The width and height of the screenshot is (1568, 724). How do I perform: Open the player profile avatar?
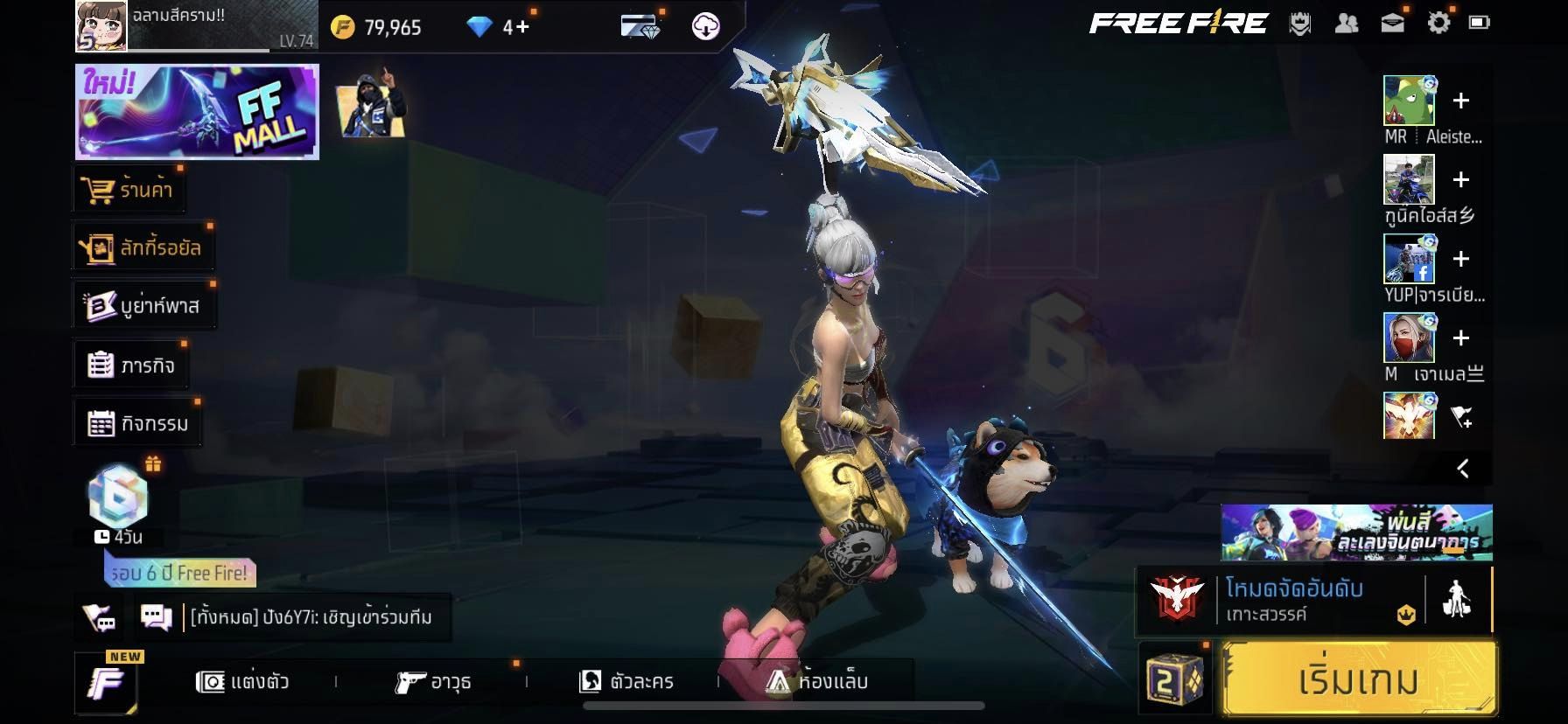click(101, 25)
